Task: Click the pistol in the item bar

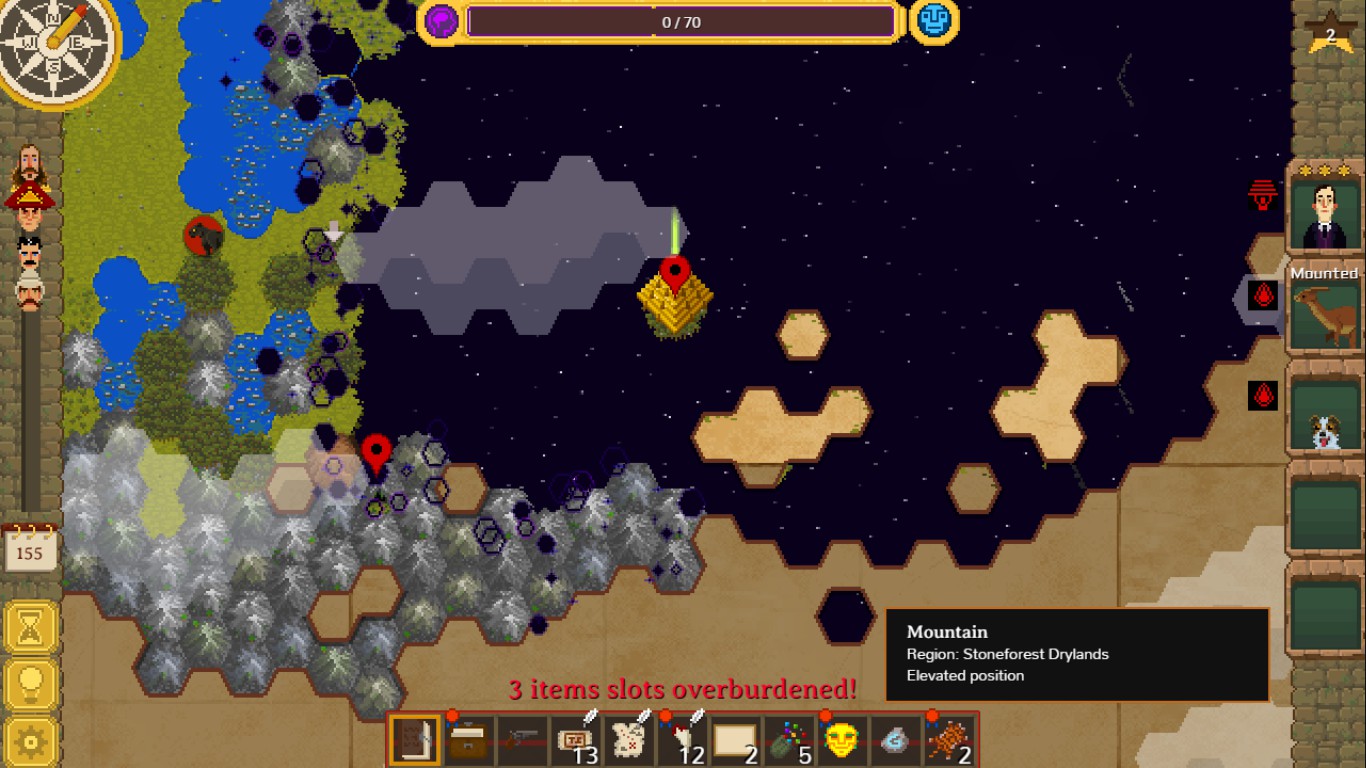Action: pos(519,740)
